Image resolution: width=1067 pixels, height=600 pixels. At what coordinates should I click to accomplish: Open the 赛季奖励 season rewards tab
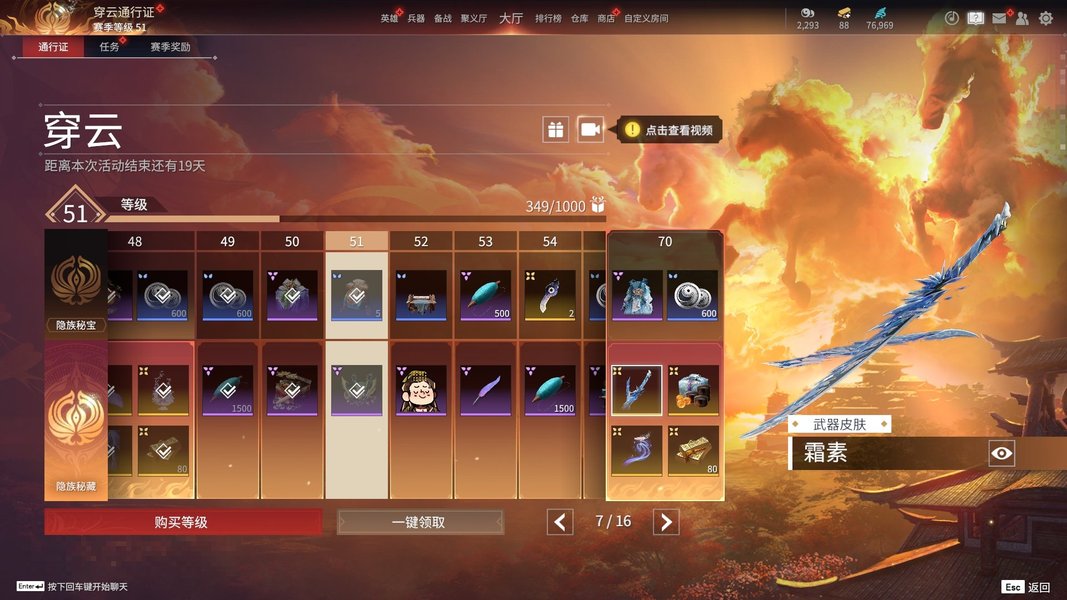(170, 47)
